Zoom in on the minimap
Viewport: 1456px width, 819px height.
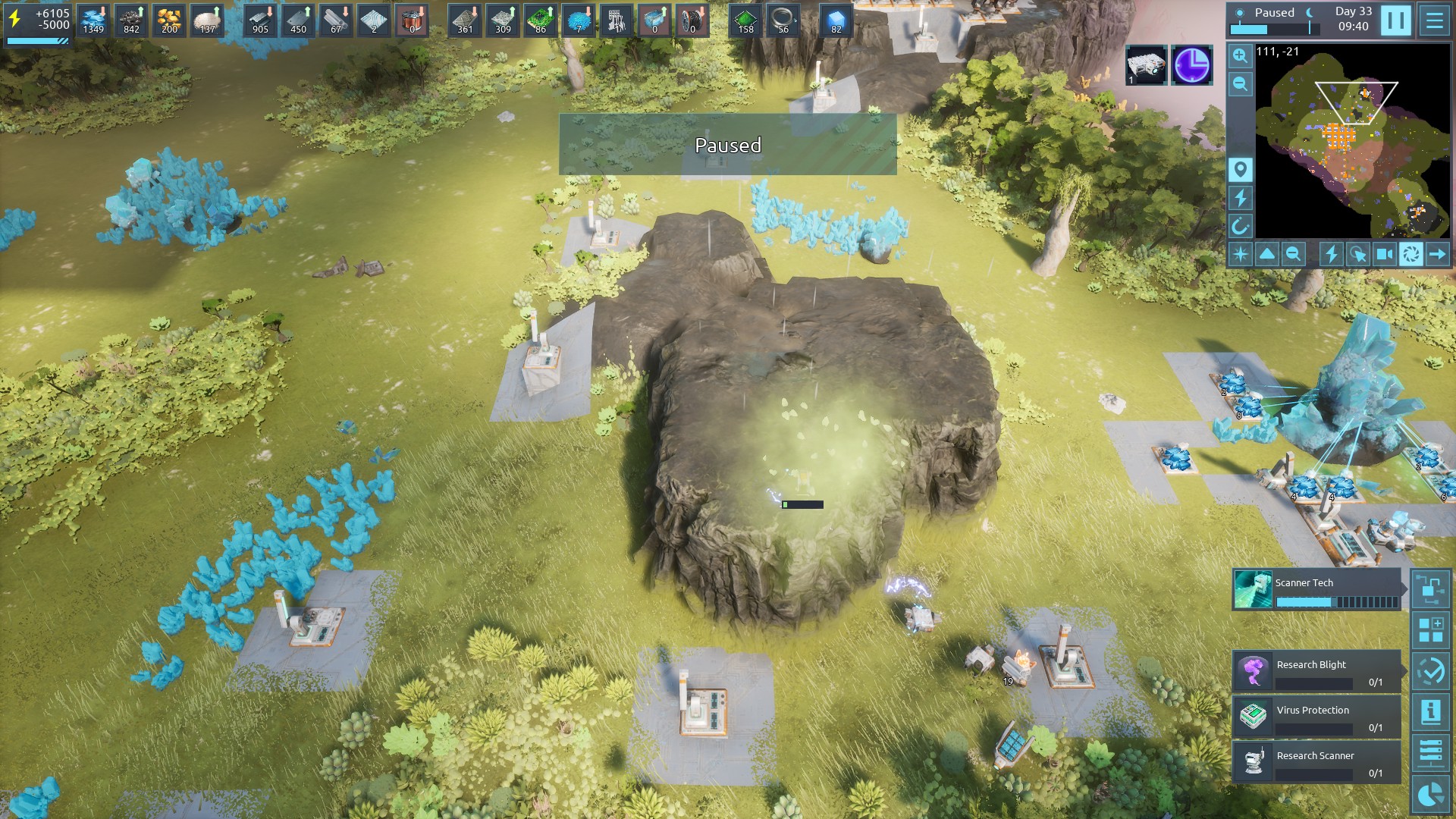click(1240, 56)
